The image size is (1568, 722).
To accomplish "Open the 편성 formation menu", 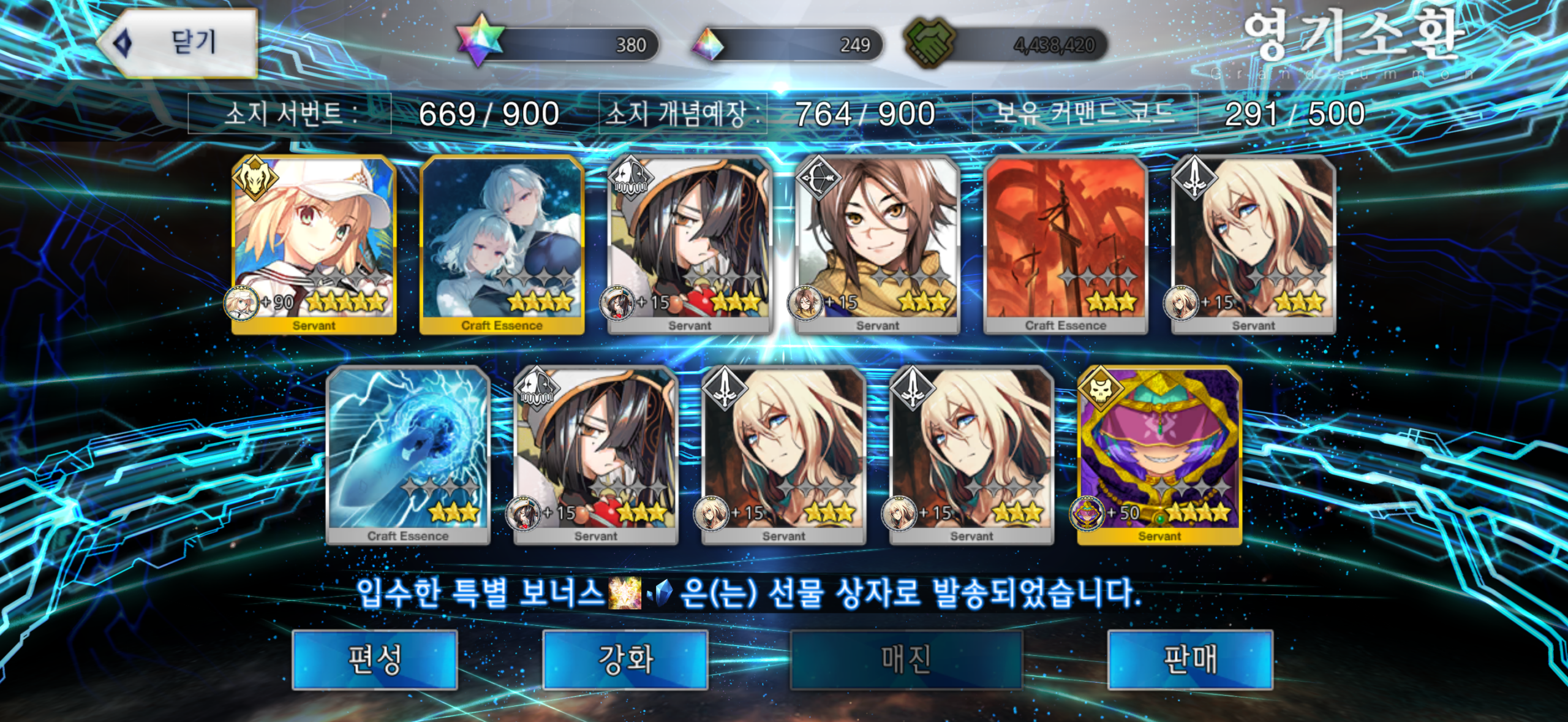I will (x=375, y=660).
